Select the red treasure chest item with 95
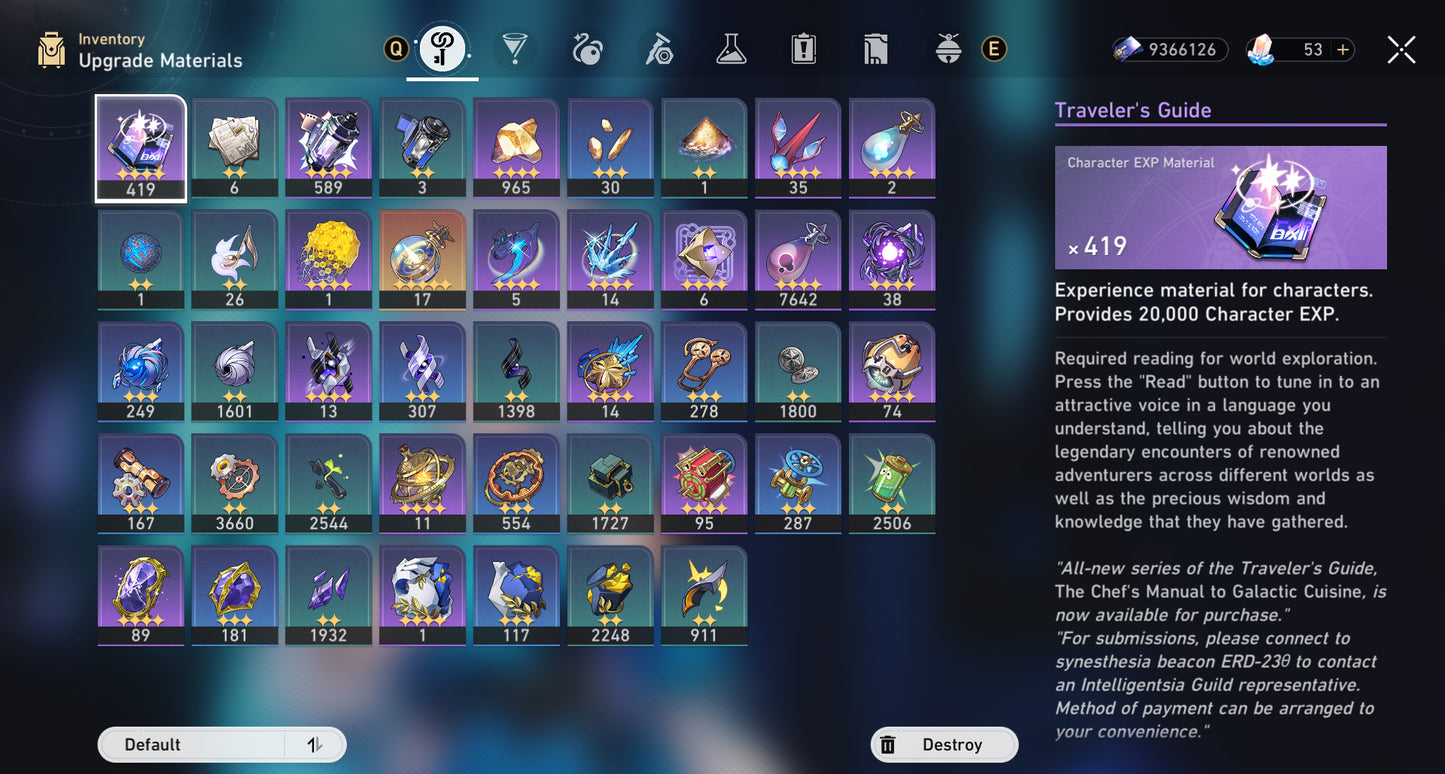Screen dimensions: 1445x774 (x=704, y=484)
